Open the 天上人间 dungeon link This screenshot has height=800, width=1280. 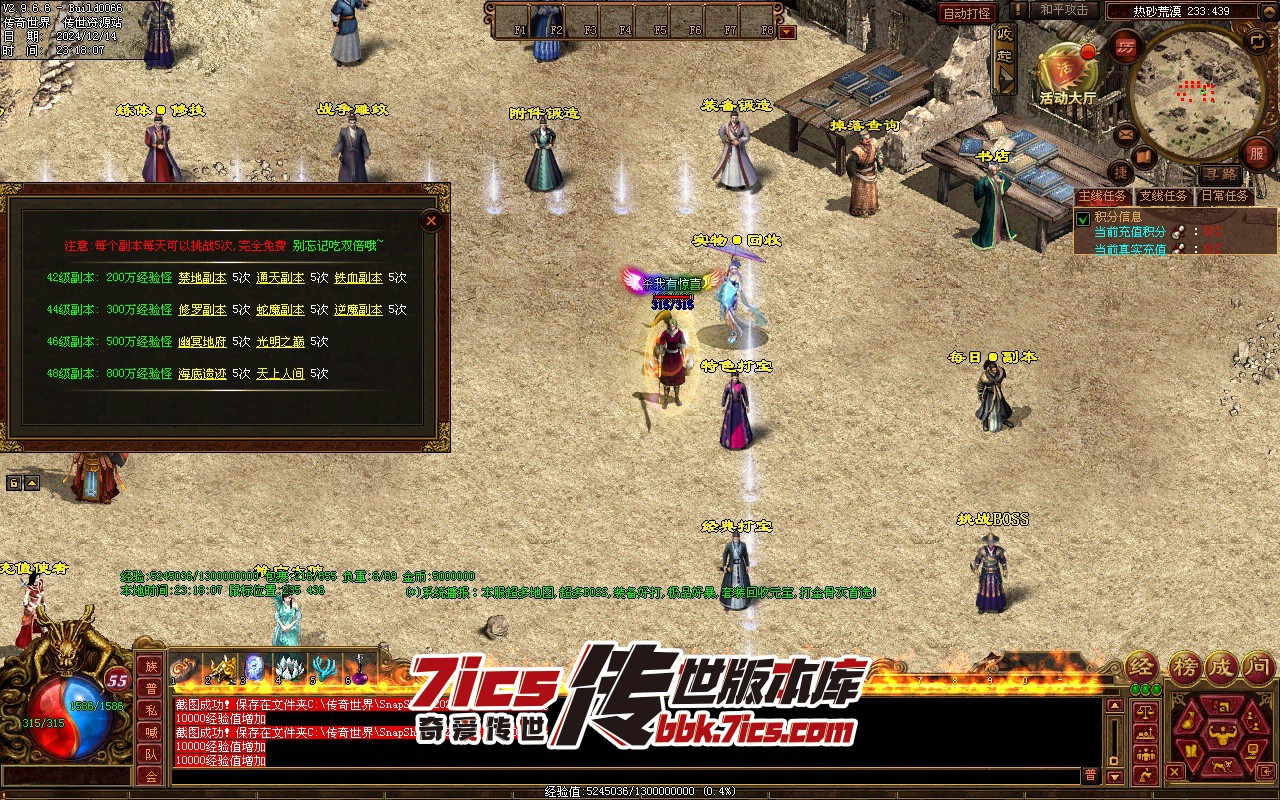click(x=280, y=374)
